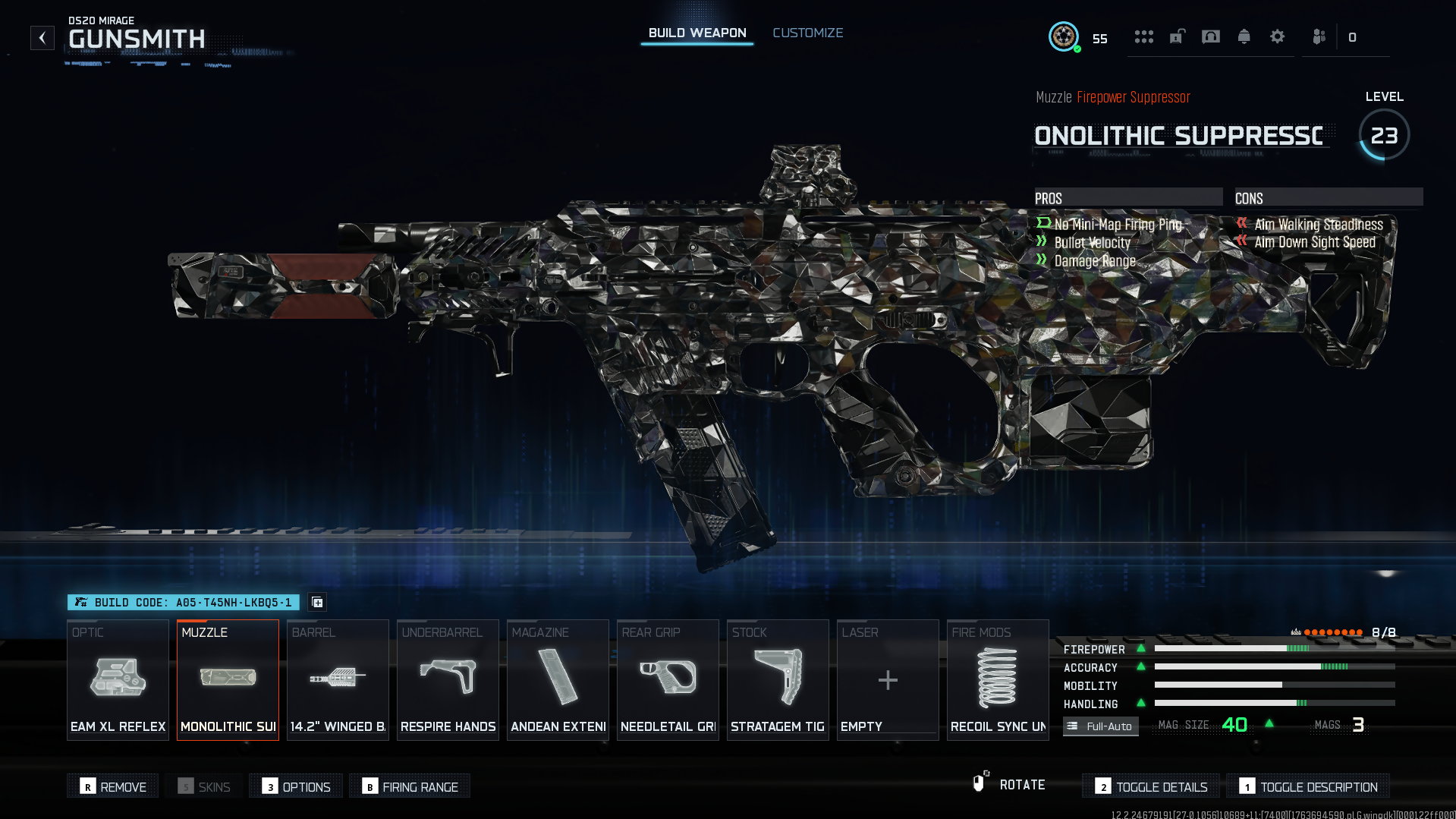Select the Stock Stratagem slot
Screen dimensions: 1456x819
pos(778,679)
